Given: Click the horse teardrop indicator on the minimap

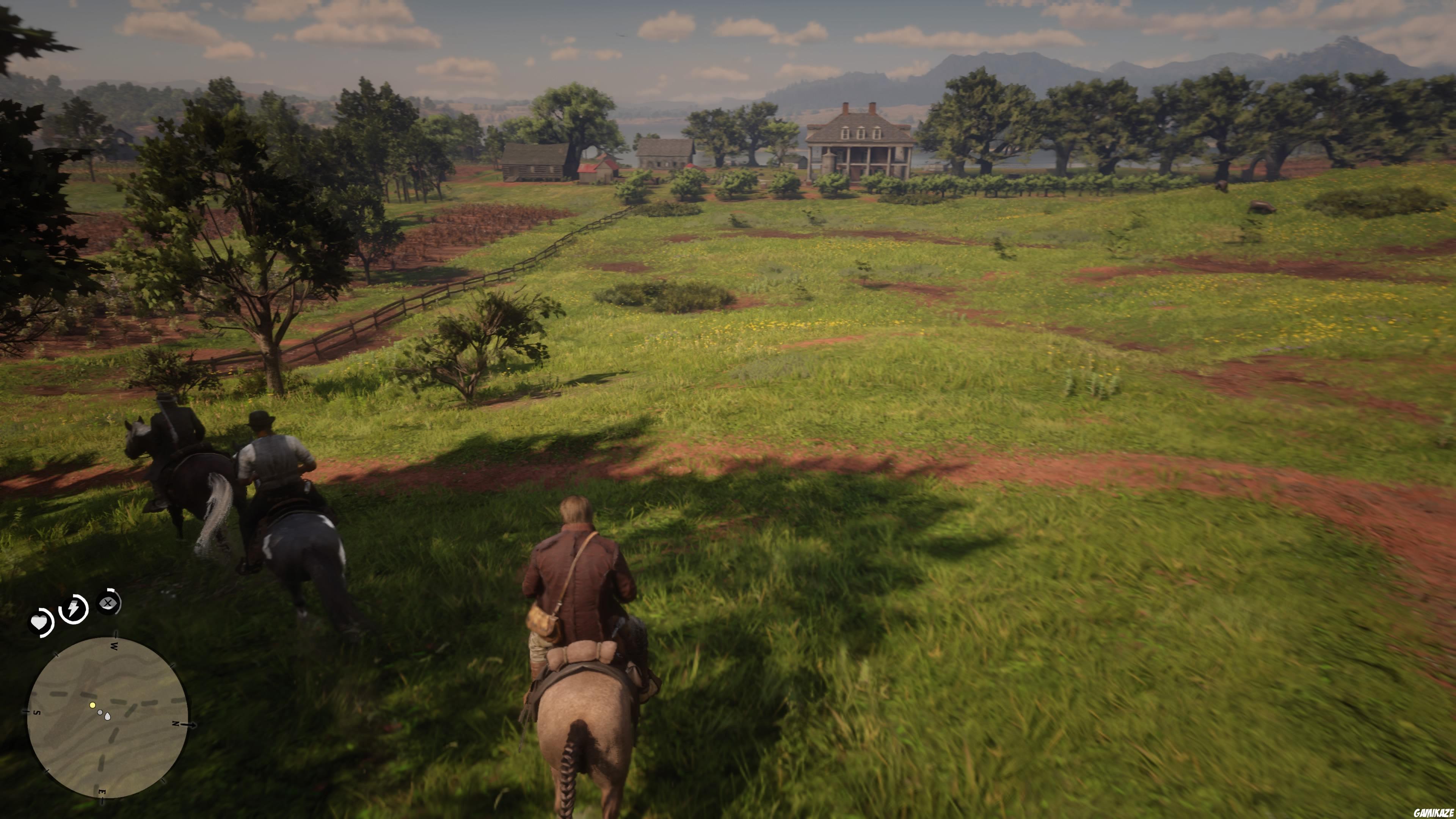Looking at the screenshot, I should click(107, 717).
